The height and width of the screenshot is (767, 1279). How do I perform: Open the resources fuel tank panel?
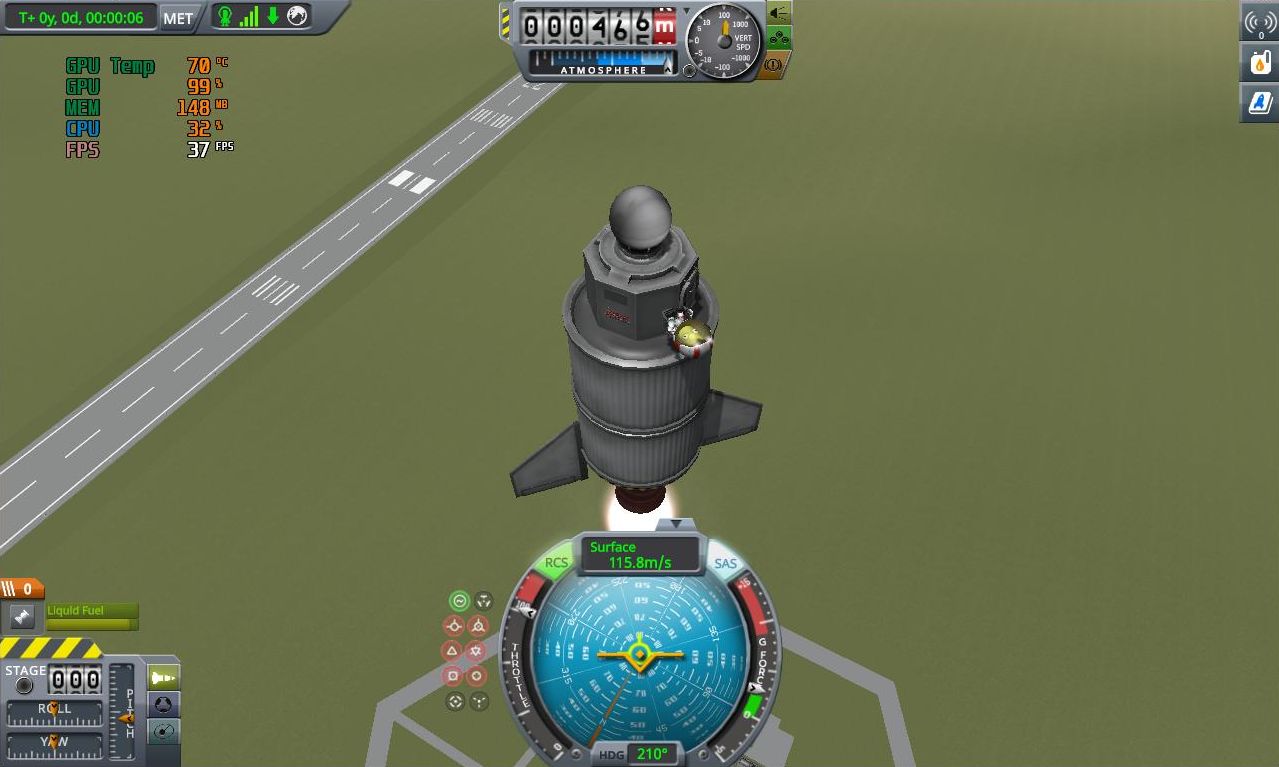(x=1260, y=63)
